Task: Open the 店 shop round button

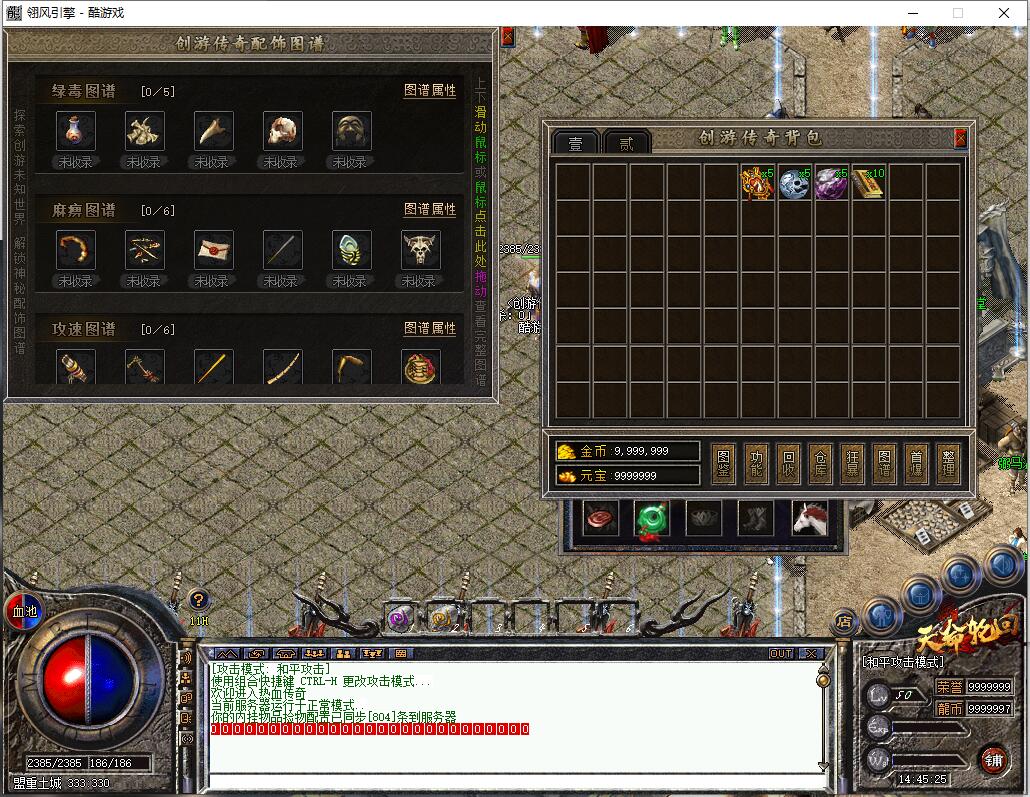Action: [845, 621]
